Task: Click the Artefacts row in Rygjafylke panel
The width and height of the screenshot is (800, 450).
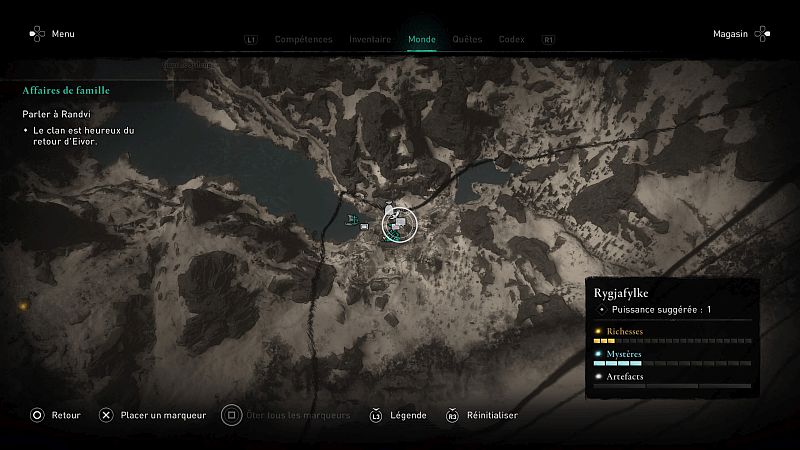Action: tap(671, 380)
